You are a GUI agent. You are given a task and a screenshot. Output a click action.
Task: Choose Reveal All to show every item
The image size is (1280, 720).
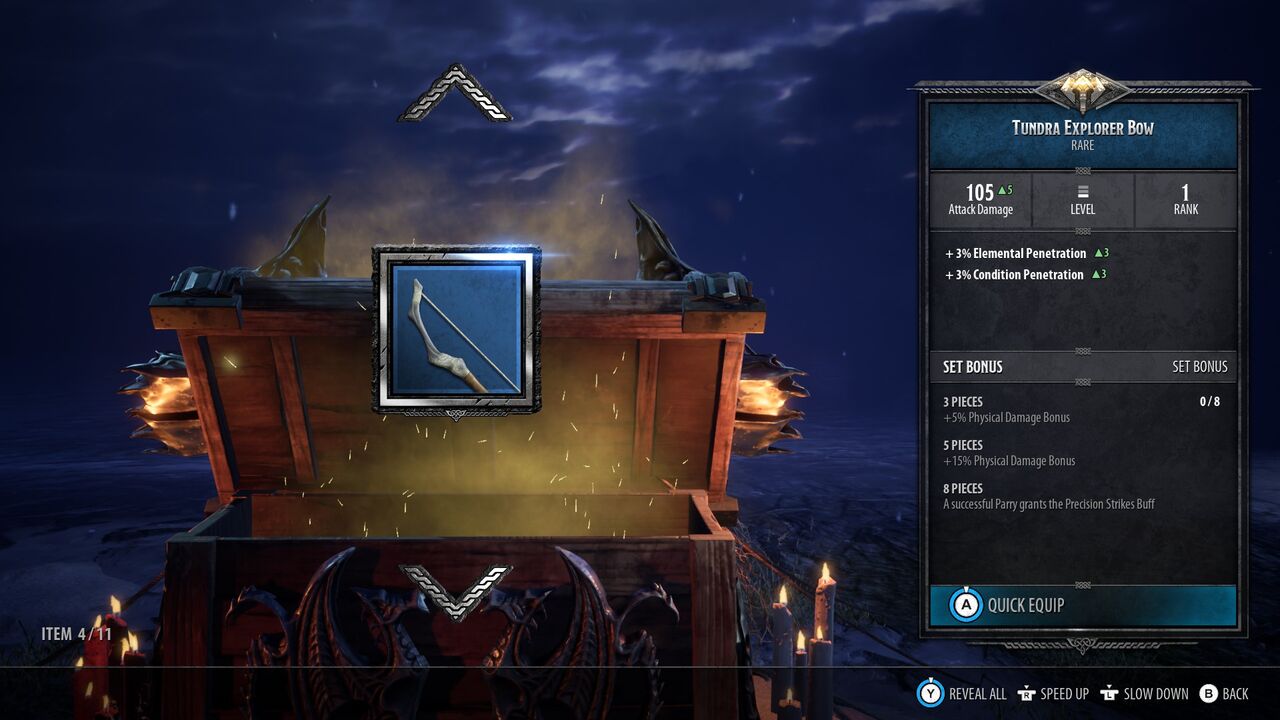pos(963,693)
